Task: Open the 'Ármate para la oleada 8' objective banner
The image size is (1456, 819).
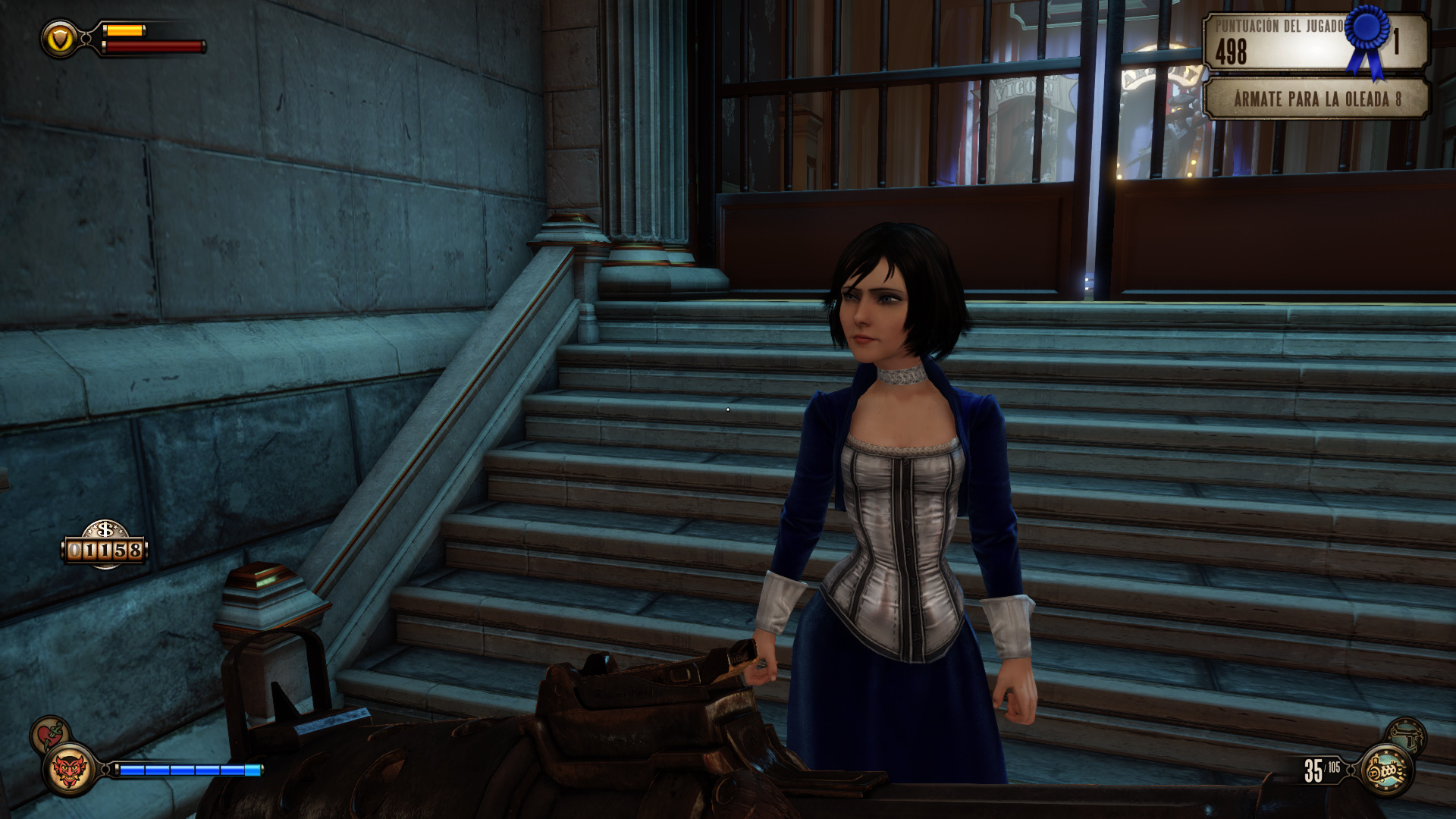Action: [x=1316, y=99]
